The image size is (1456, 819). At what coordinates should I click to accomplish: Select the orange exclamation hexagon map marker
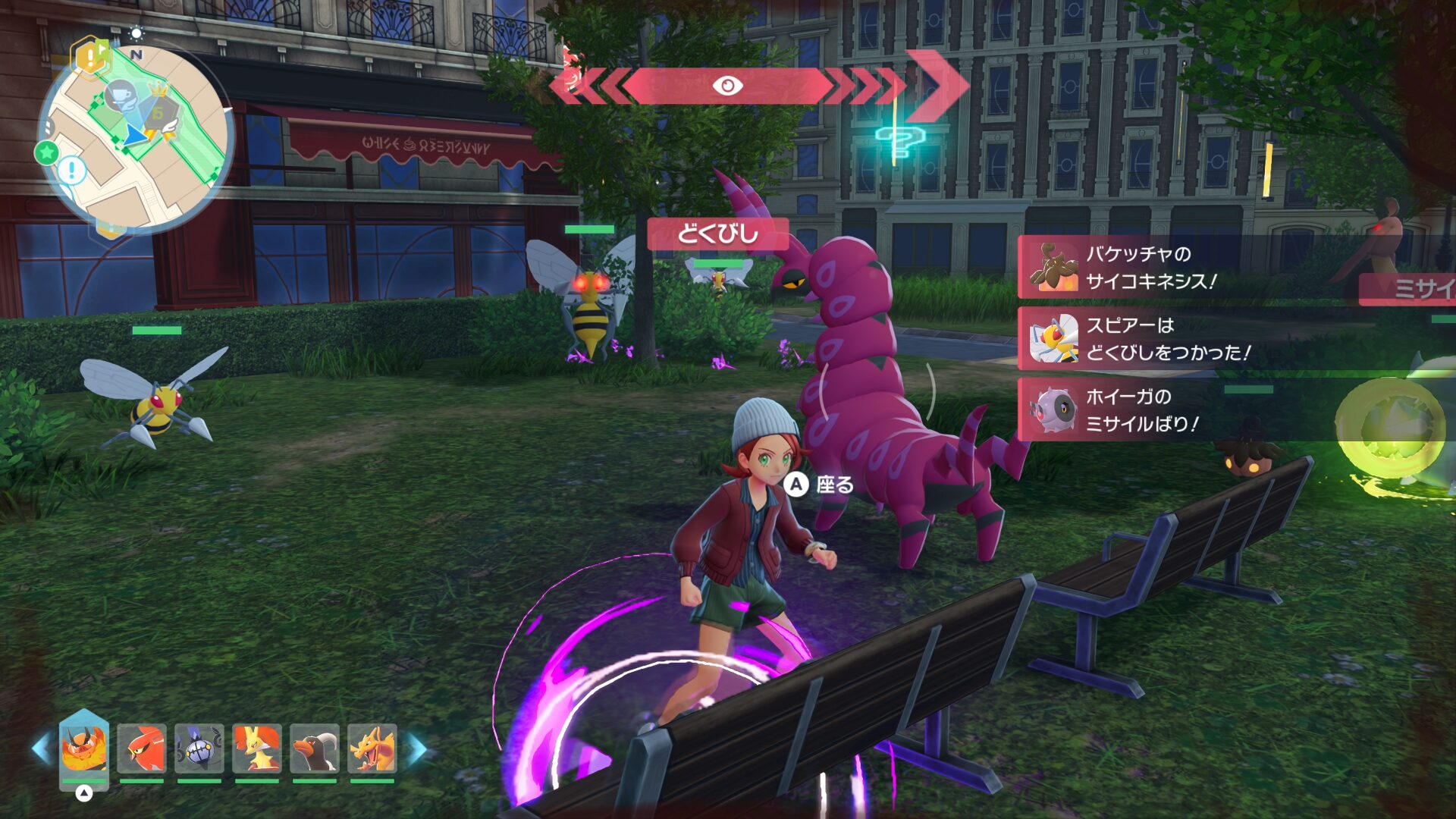90,57
